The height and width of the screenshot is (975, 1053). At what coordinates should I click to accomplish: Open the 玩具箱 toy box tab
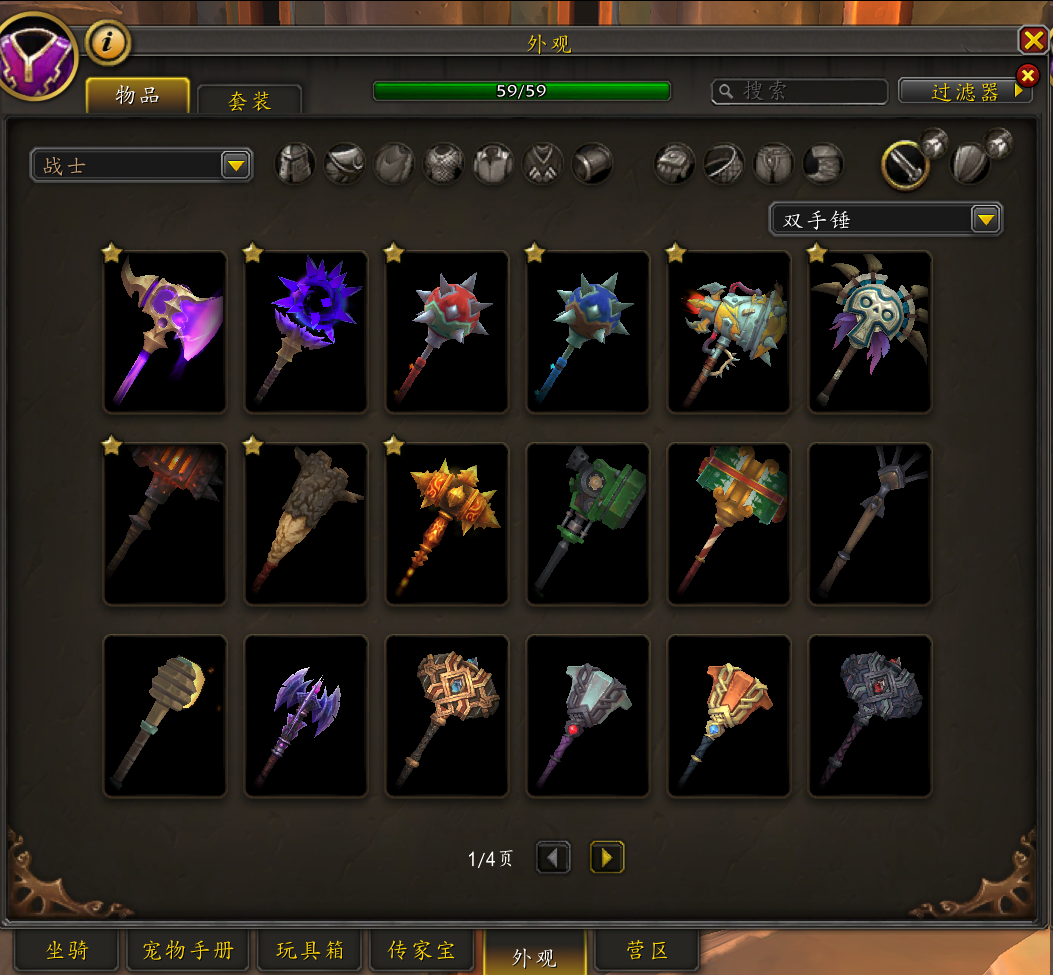click(310, 950)
